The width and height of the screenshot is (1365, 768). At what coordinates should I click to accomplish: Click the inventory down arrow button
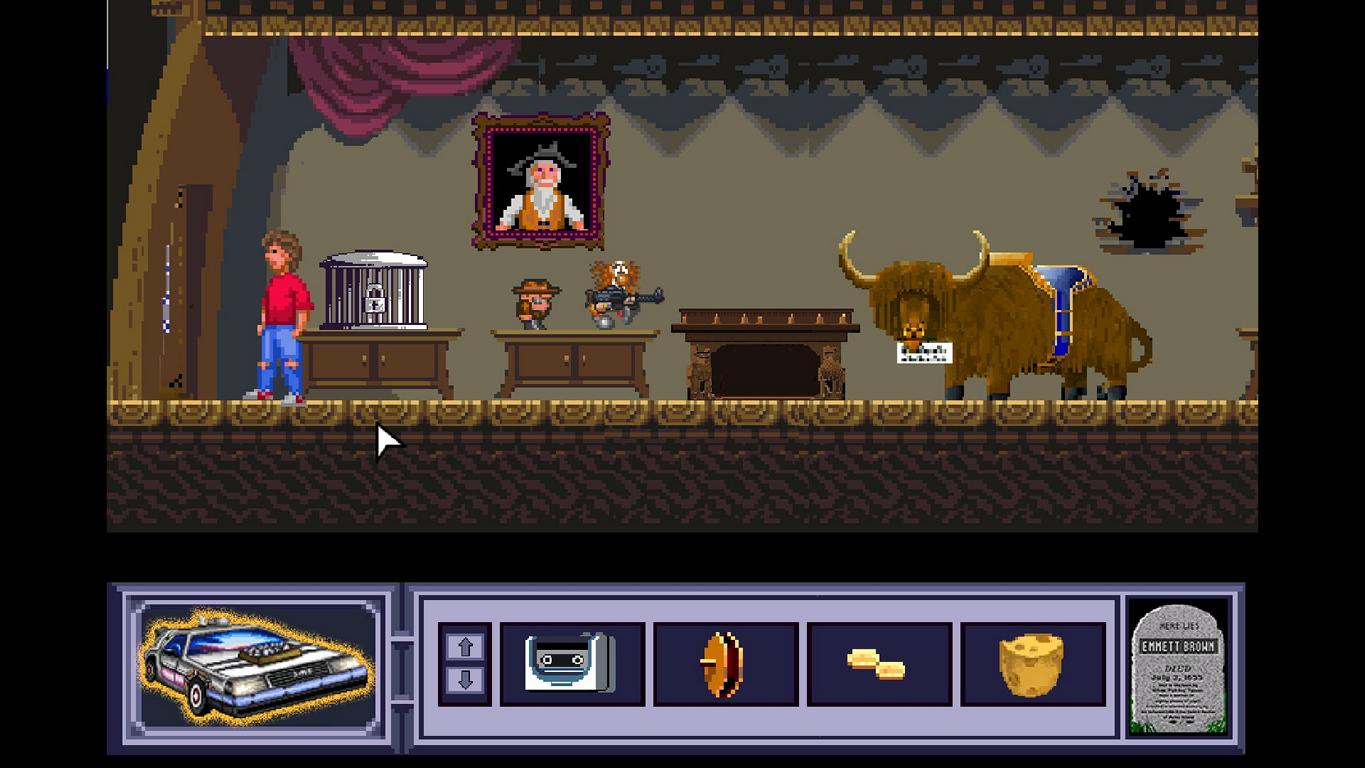click(465, 681)
